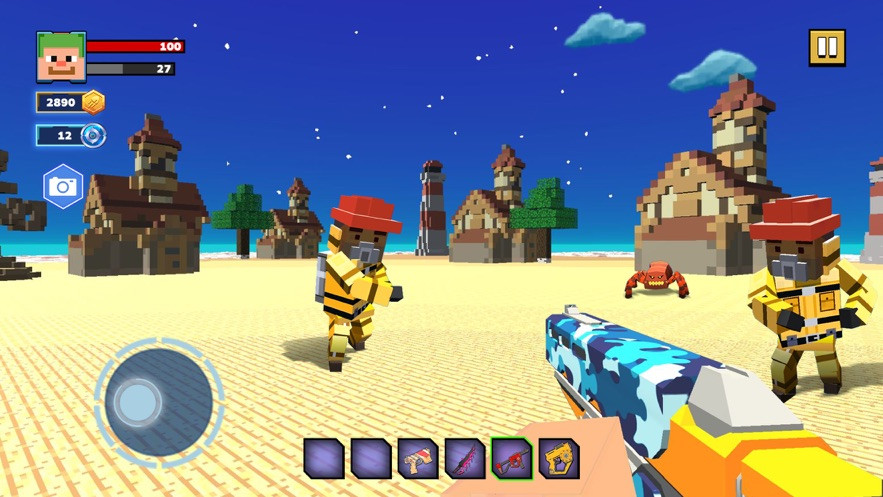Screen dimensions: 883x497
Task: Click the virtual movement joystick
Action: [x=138, y=402]
